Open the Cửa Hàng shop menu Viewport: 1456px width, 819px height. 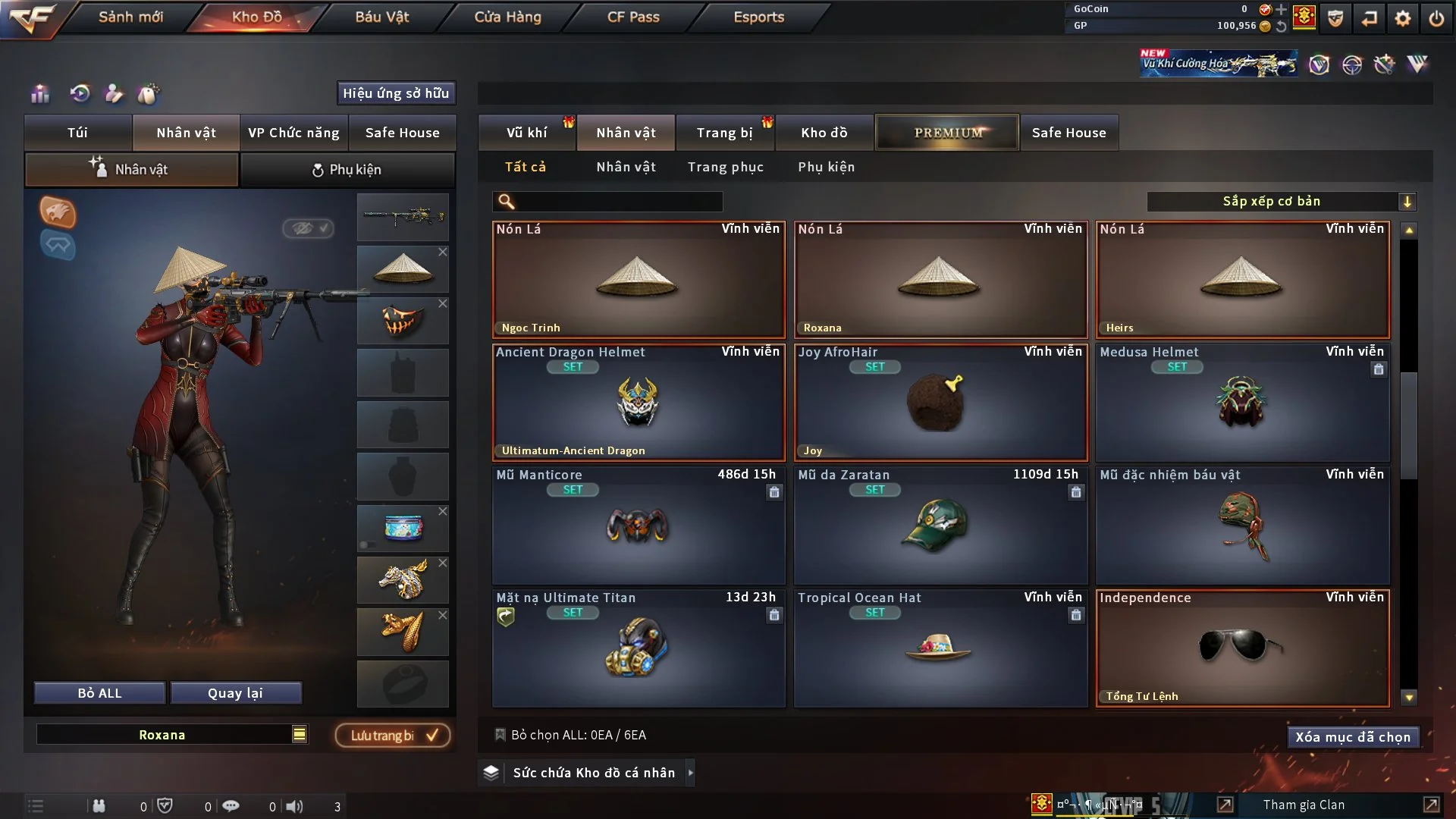[x=507, y=17]
